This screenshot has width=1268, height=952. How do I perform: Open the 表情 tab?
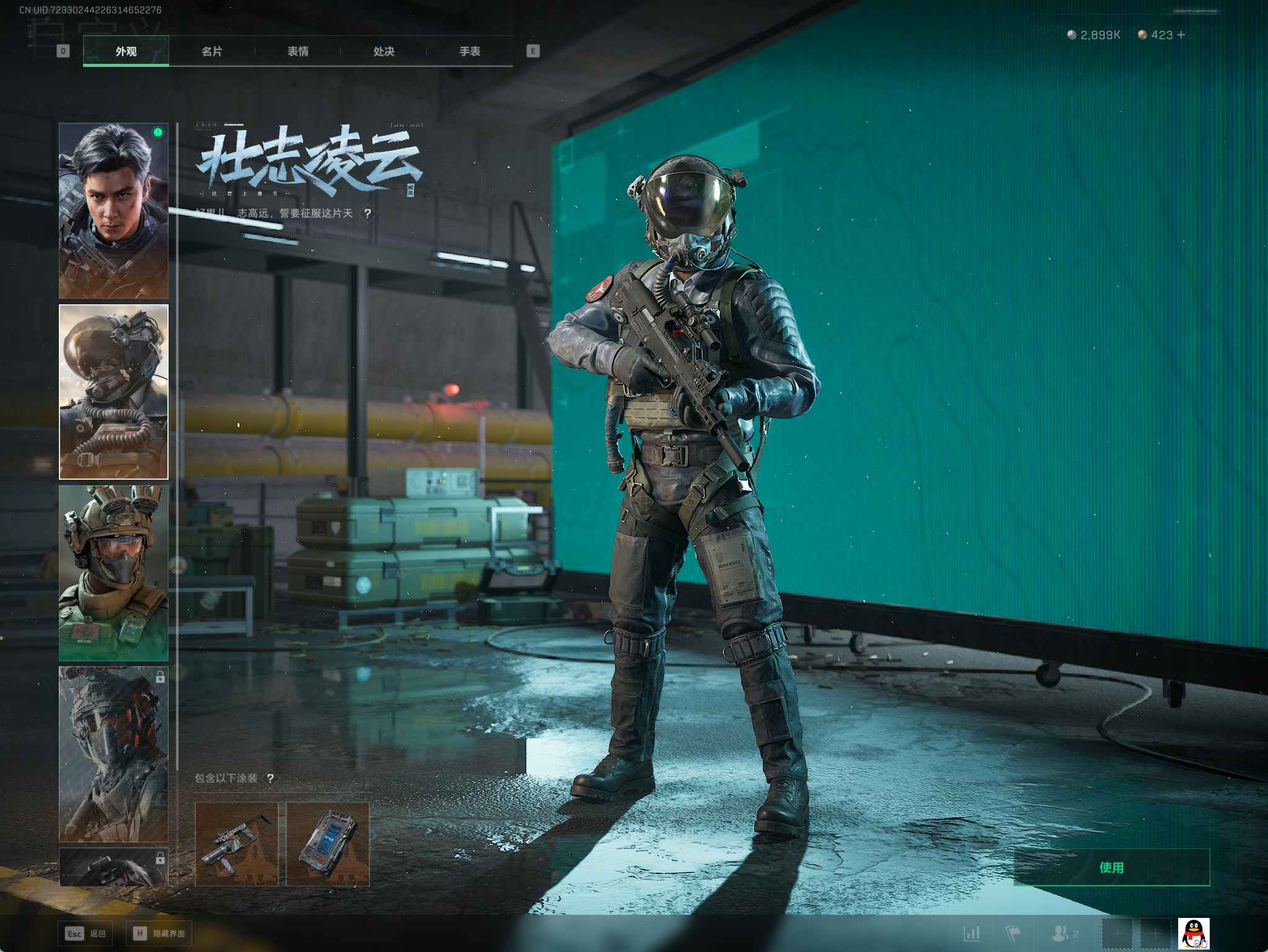(x=297, y=51)
